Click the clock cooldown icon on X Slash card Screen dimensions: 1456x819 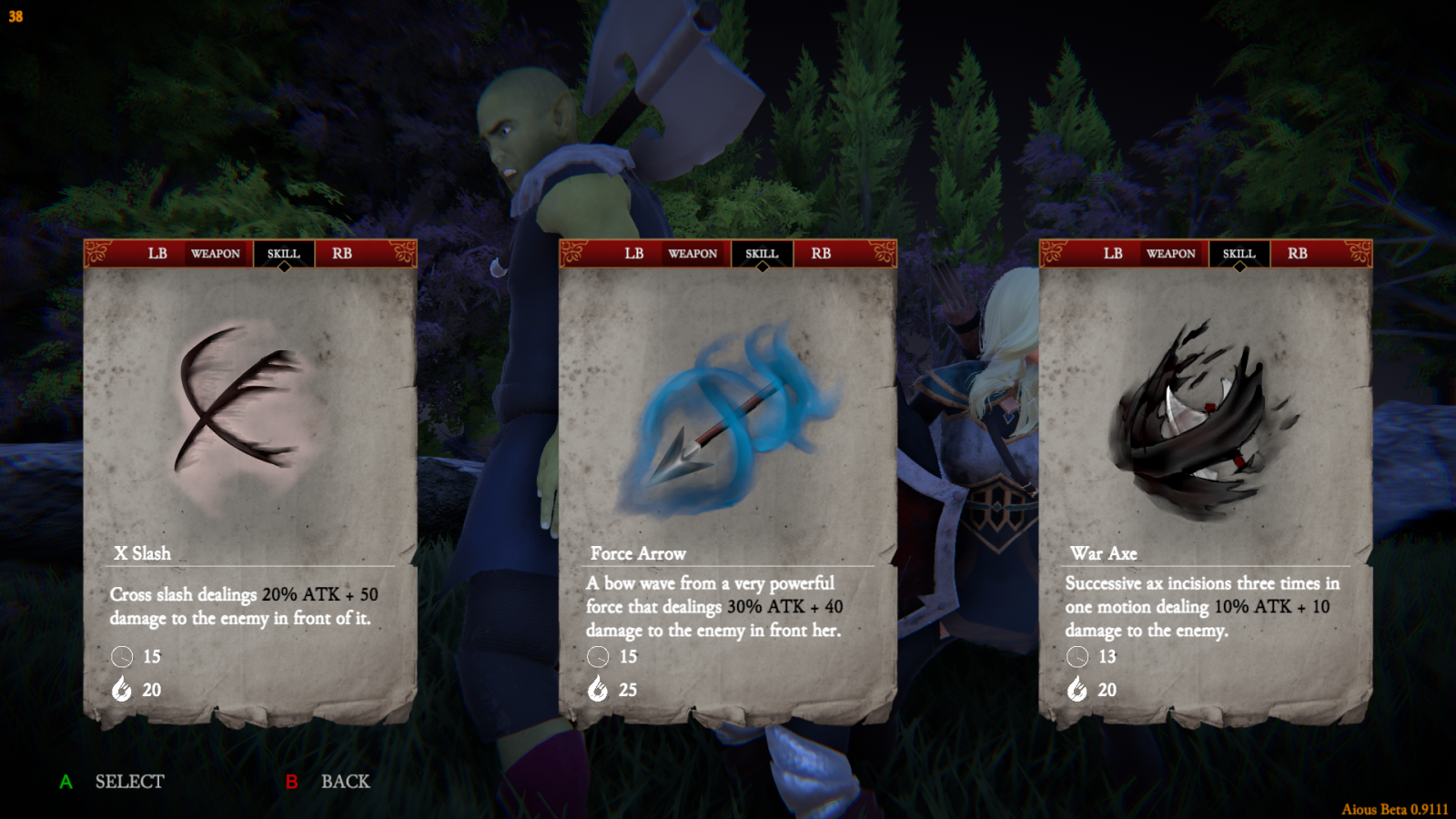pyautogui.click(x=122, y=656)
